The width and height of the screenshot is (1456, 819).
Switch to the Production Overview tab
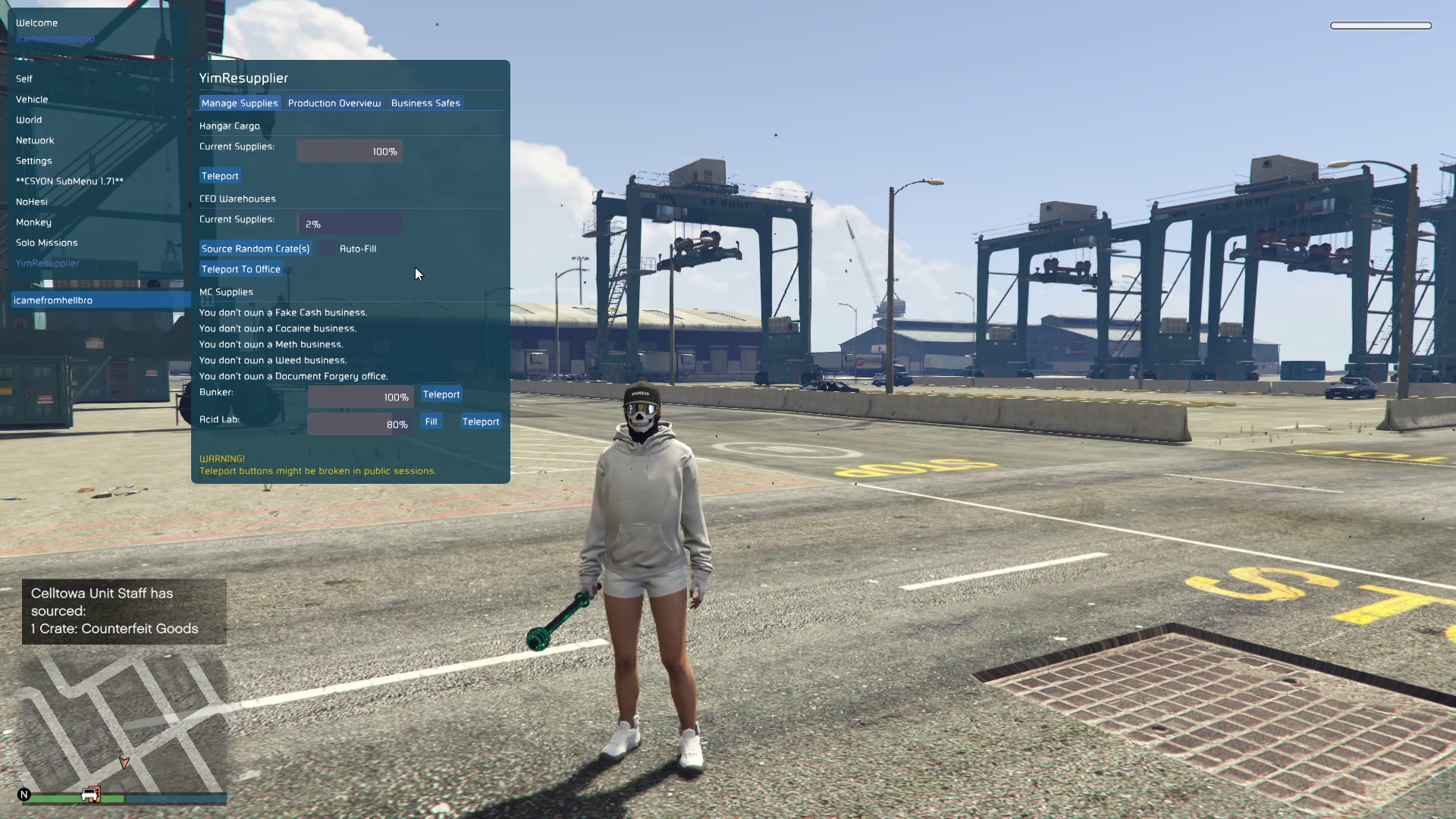334,103
